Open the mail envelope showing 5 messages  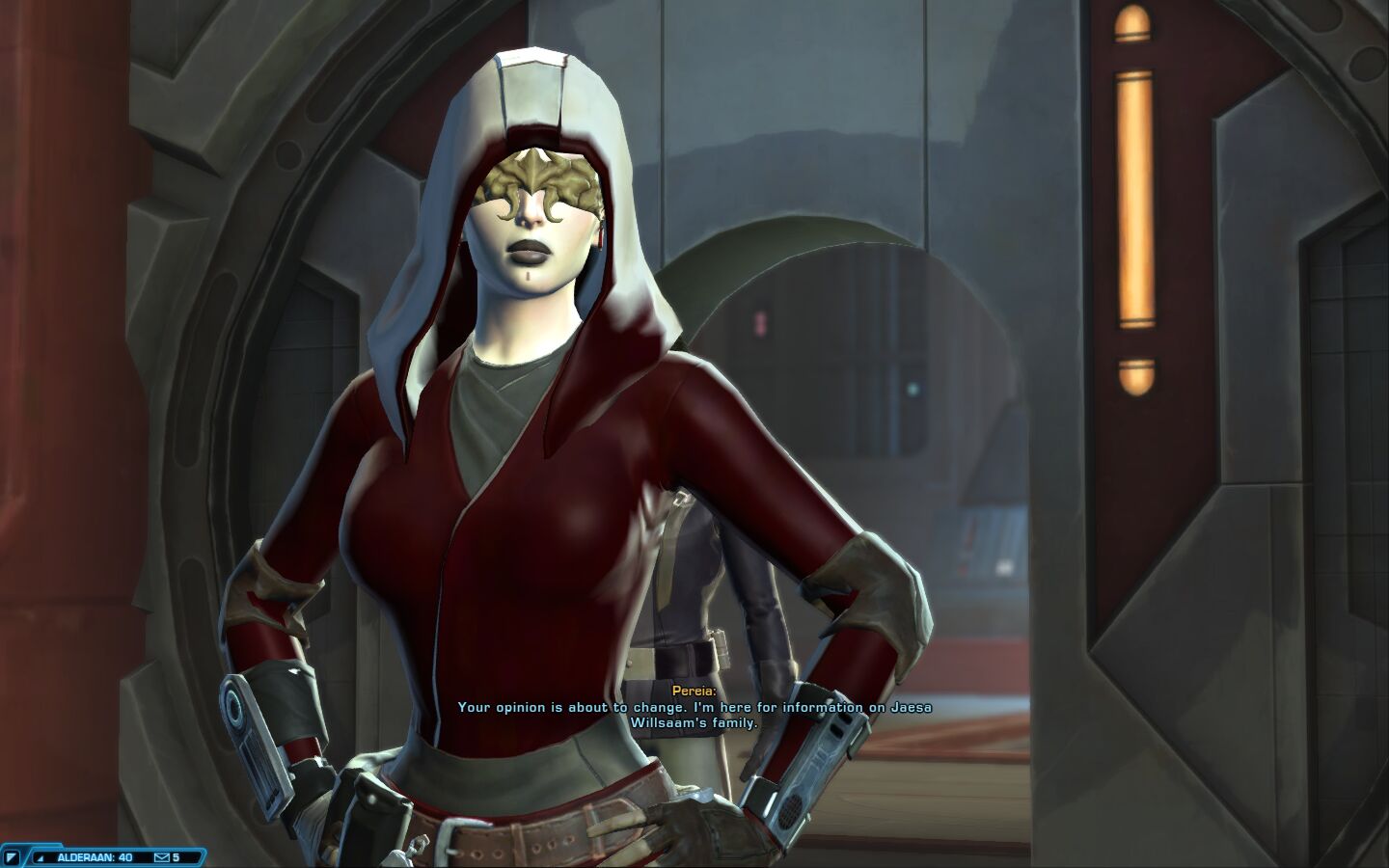tap(161, 856)
